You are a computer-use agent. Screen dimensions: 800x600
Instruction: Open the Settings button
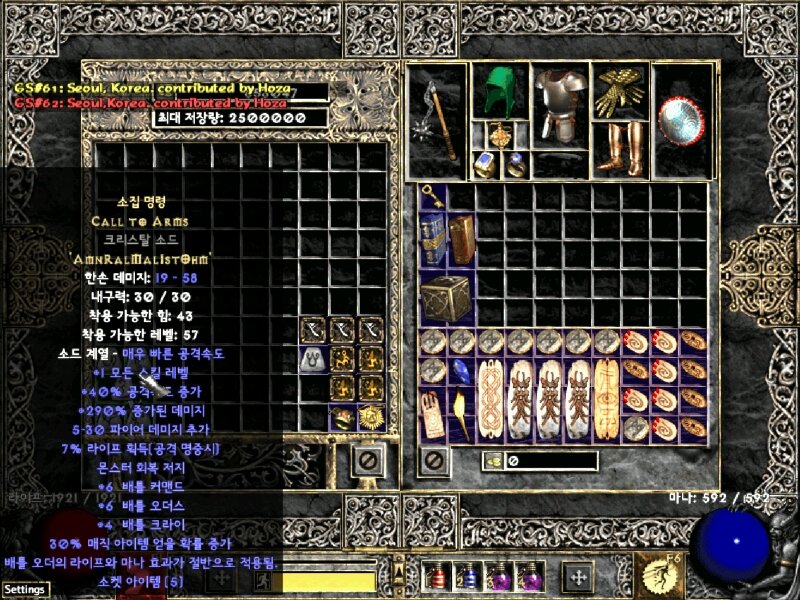(24, 589)
